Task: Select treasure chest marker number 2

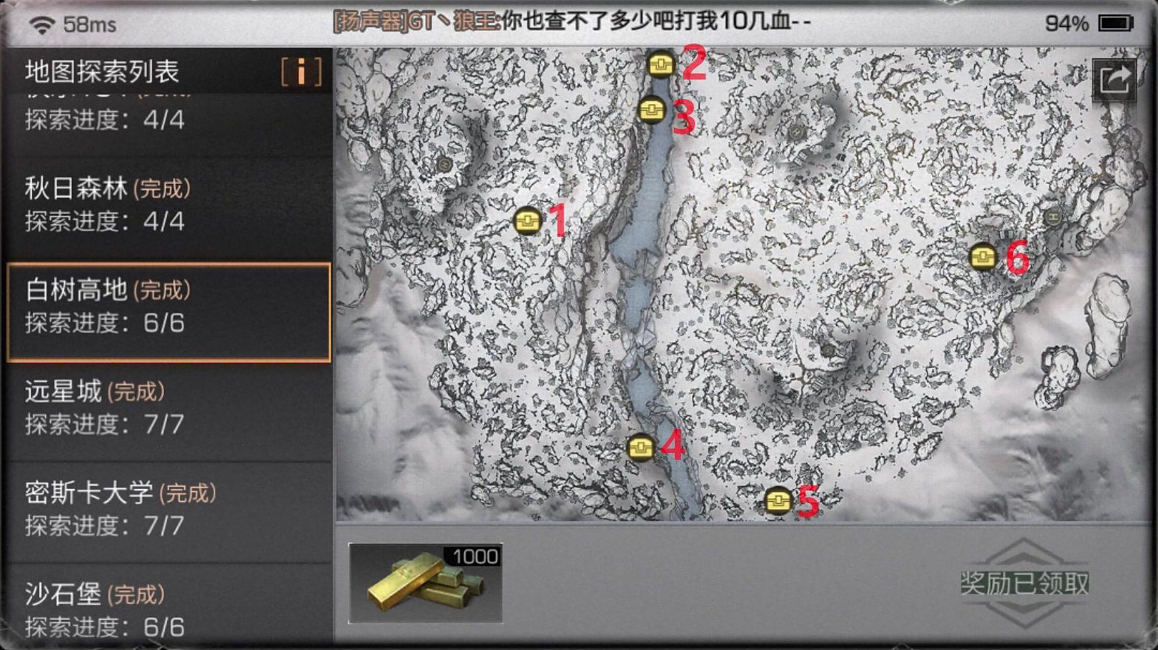Action: pyautogui.click(x=660, y=65)
